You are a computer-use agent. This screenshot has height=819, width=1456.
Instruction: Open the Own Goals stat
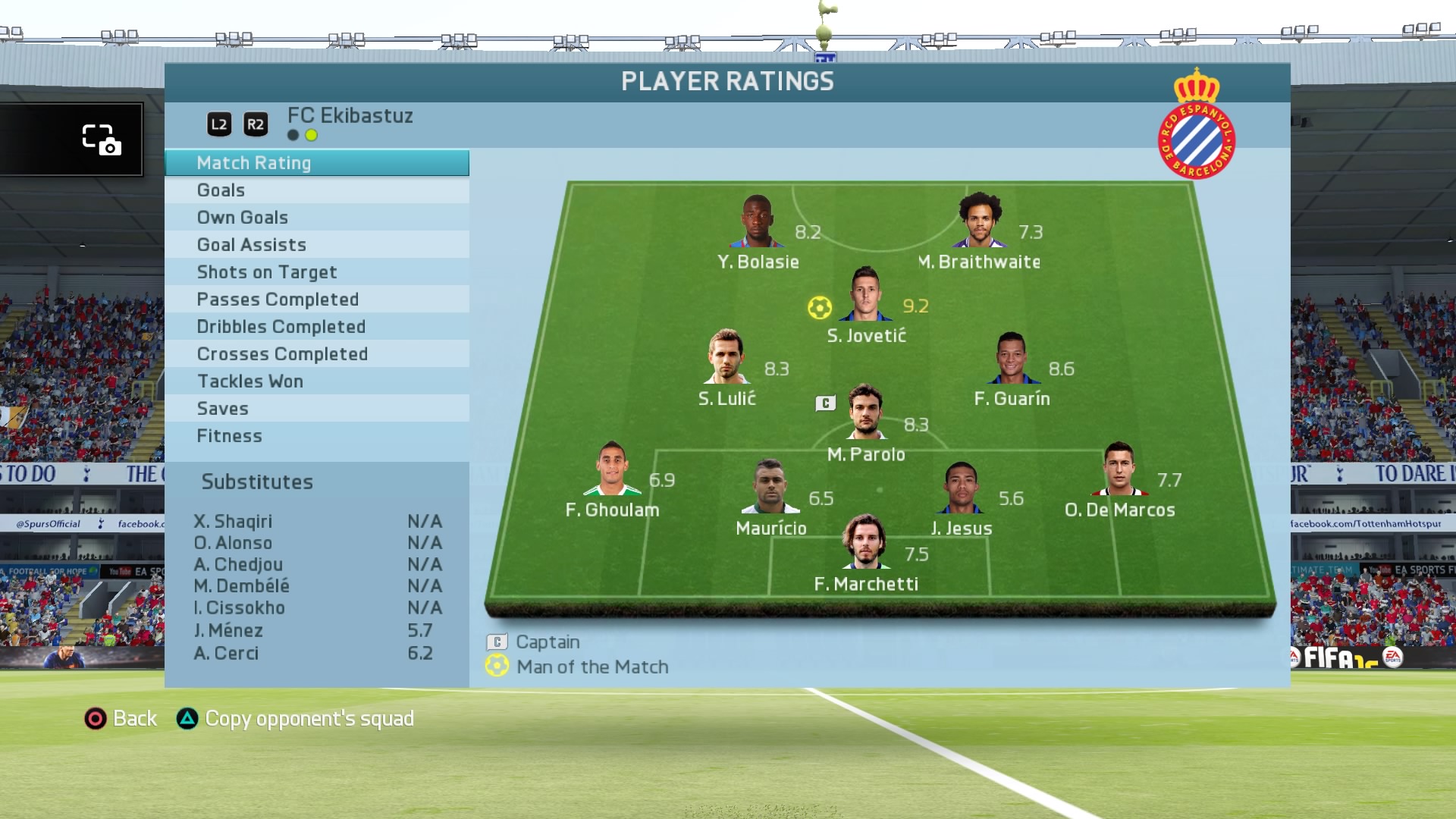pyautogui.click(x=317, y=218)
